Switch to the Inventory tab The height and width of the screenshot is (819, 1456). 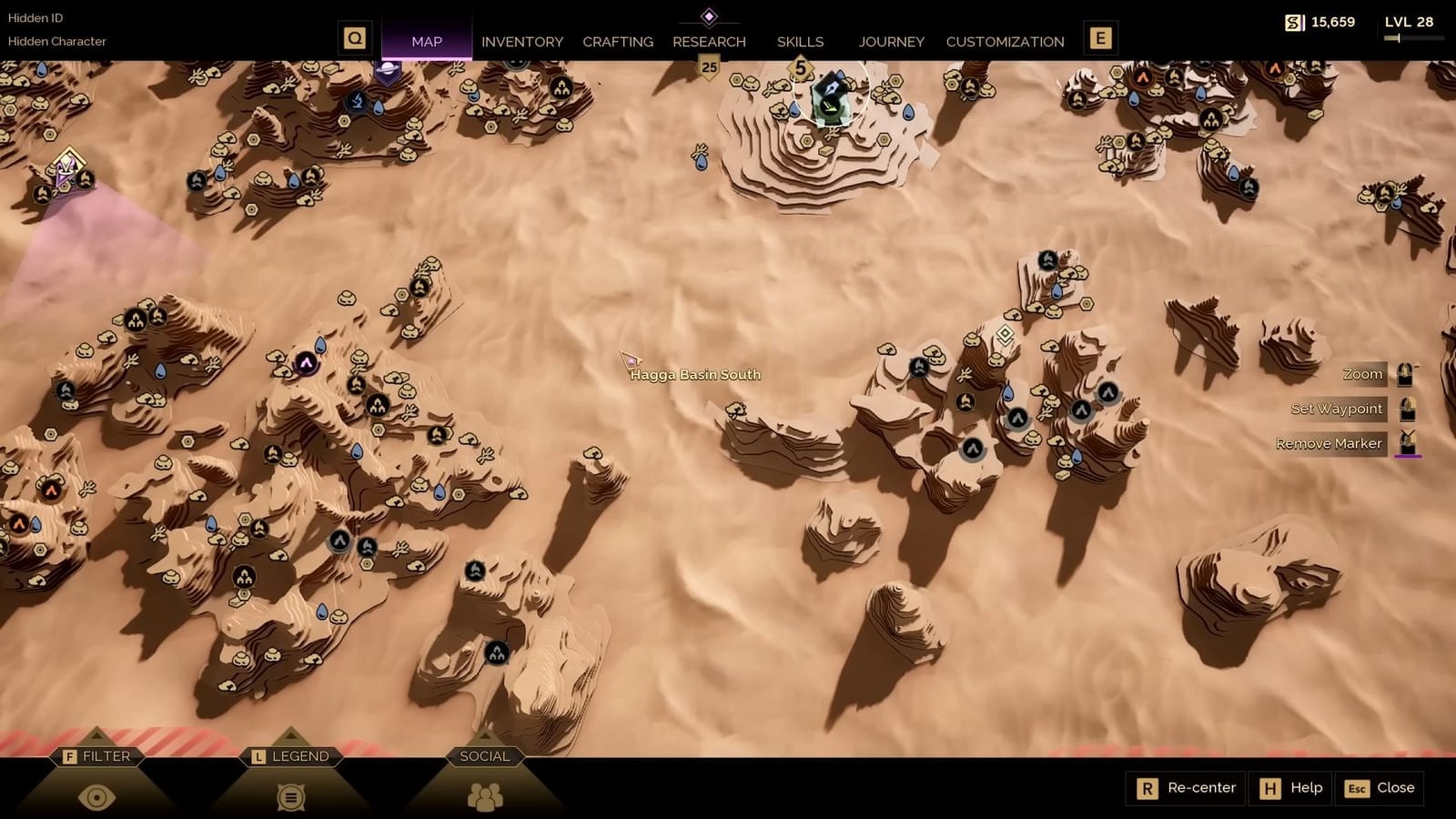[522, 41]
